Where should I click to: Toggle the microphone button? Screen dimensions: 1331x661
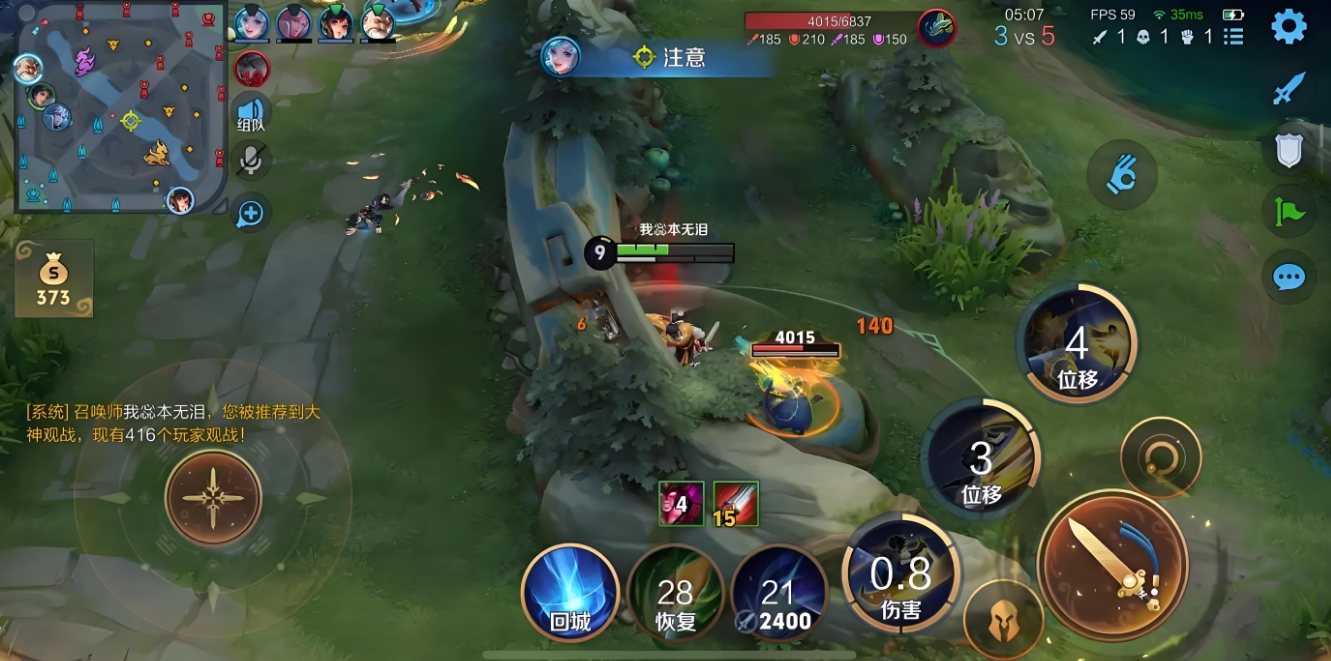click(251, 160)
